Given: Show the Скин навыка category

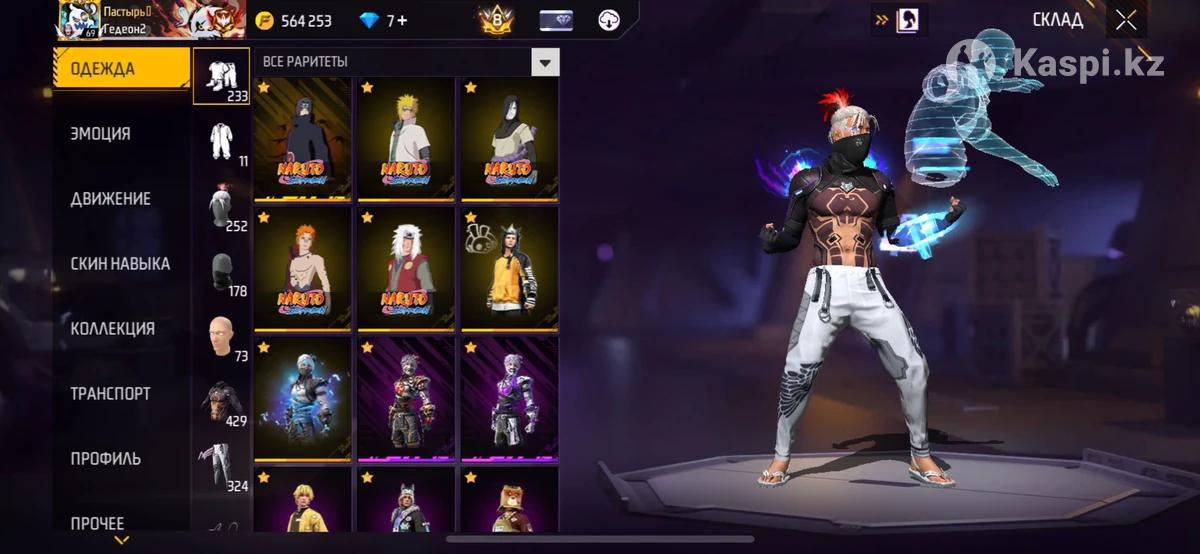Looking at the screenshot, I should (x=120, y=264).
